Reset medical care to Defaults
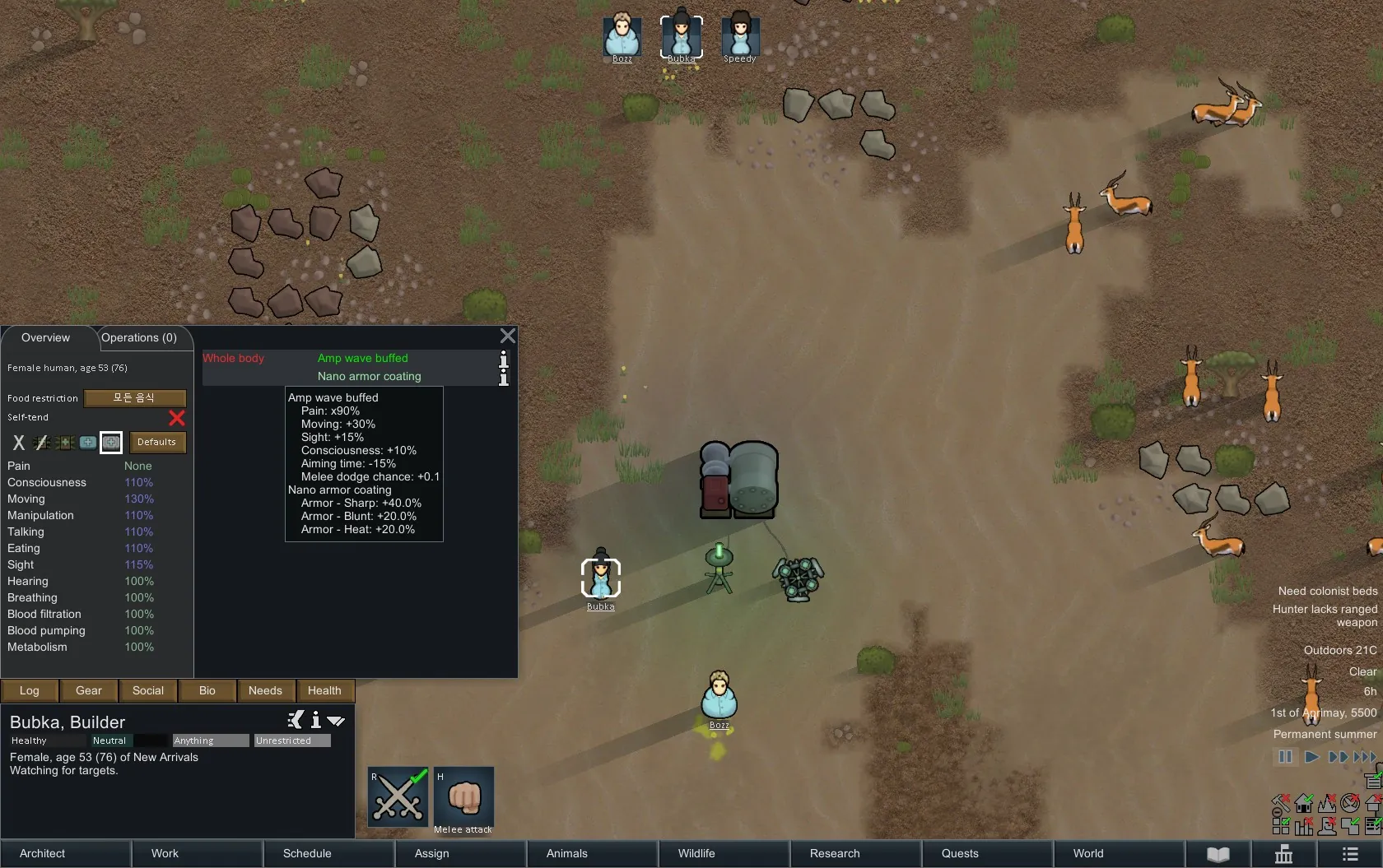 (156, 442)
